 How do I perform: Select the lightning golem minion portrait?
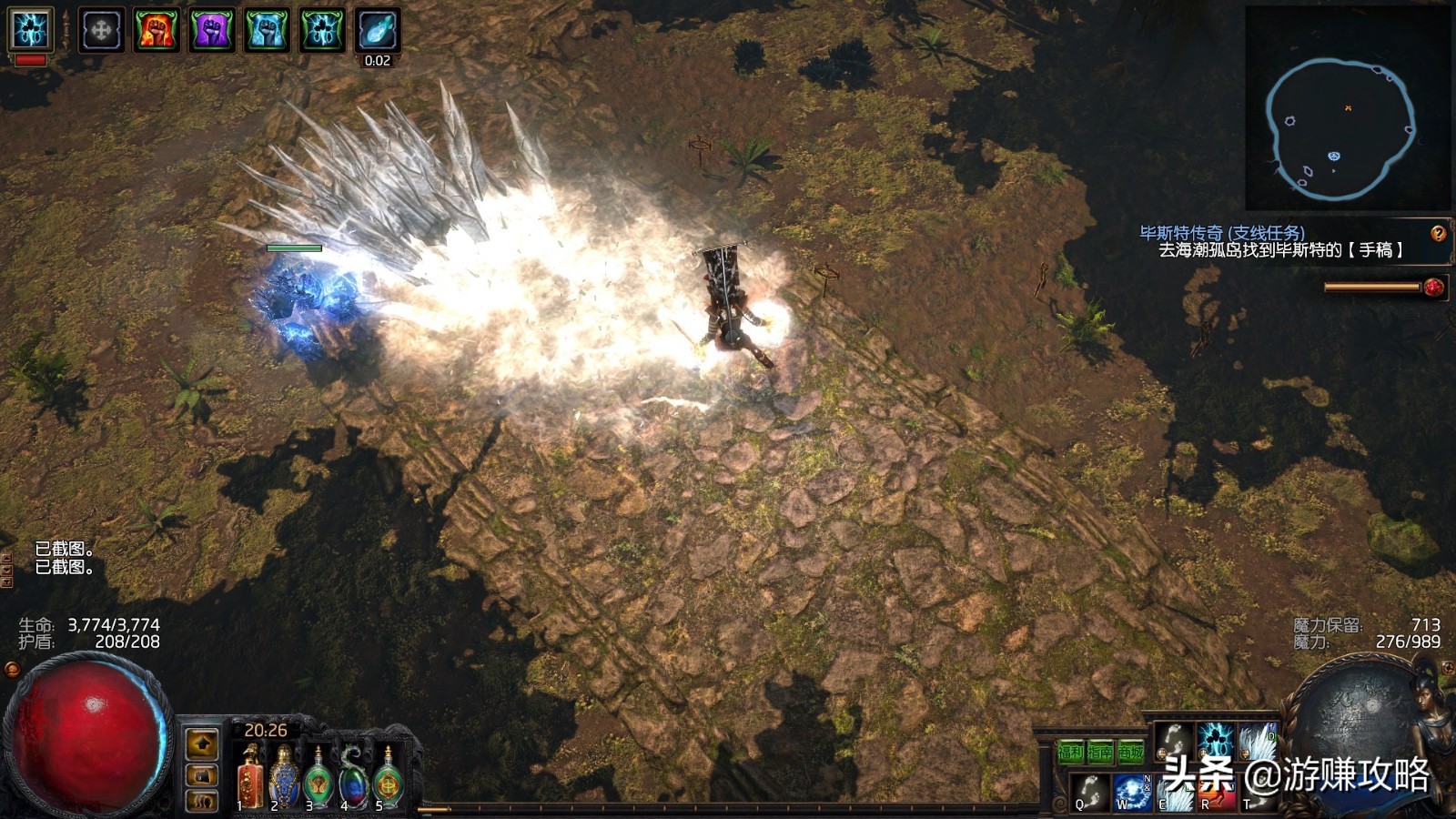31,29
